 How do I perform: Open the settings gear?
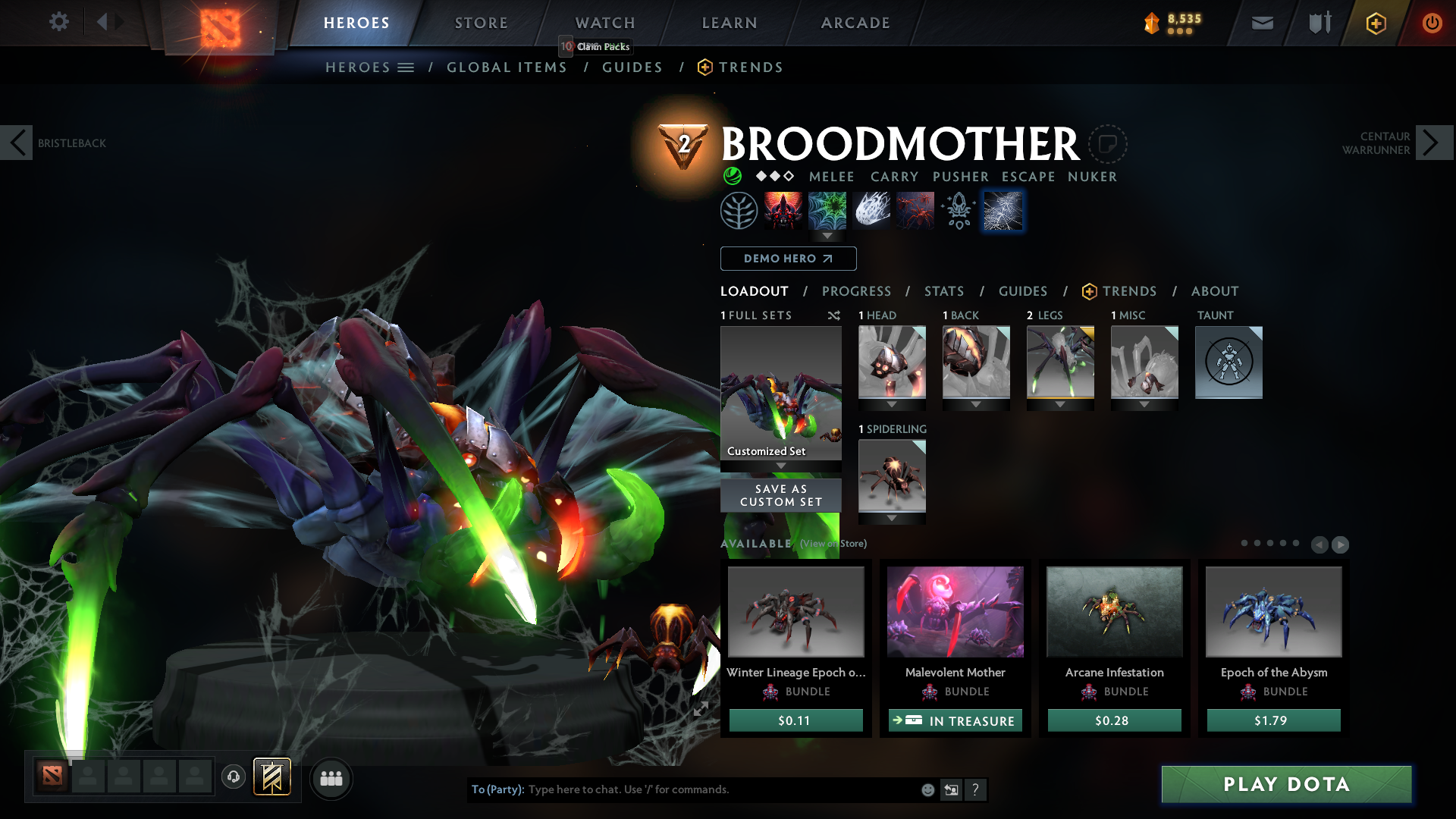click(58, 22)
